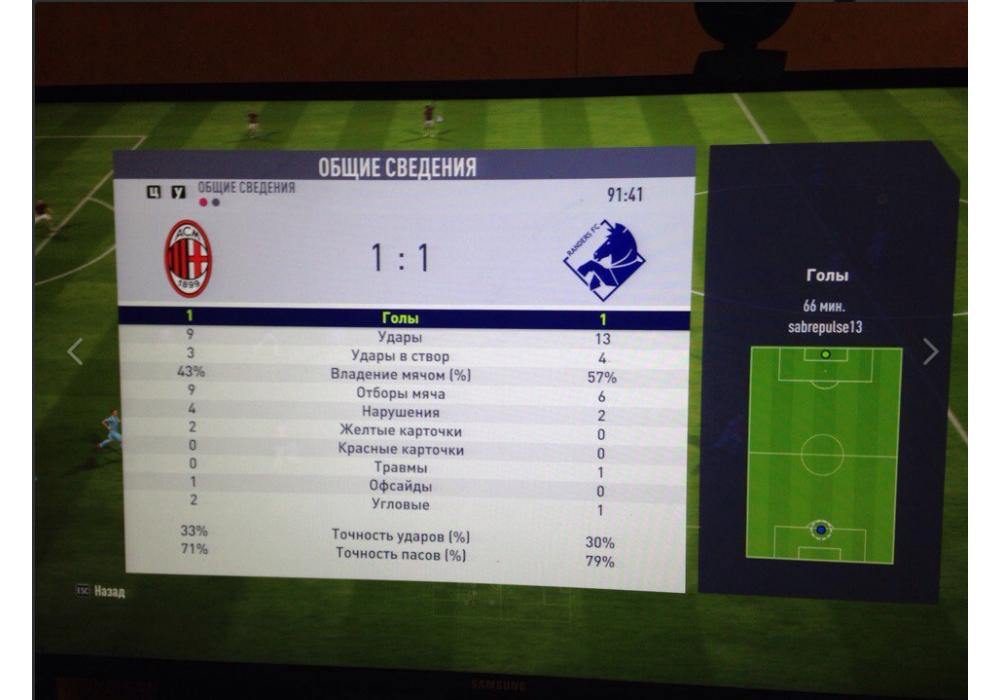The width and height of the screenshot is (1000, 700).
Task: Click the blue goal marker on pitch diagram
Action: (x=821, y=529)
